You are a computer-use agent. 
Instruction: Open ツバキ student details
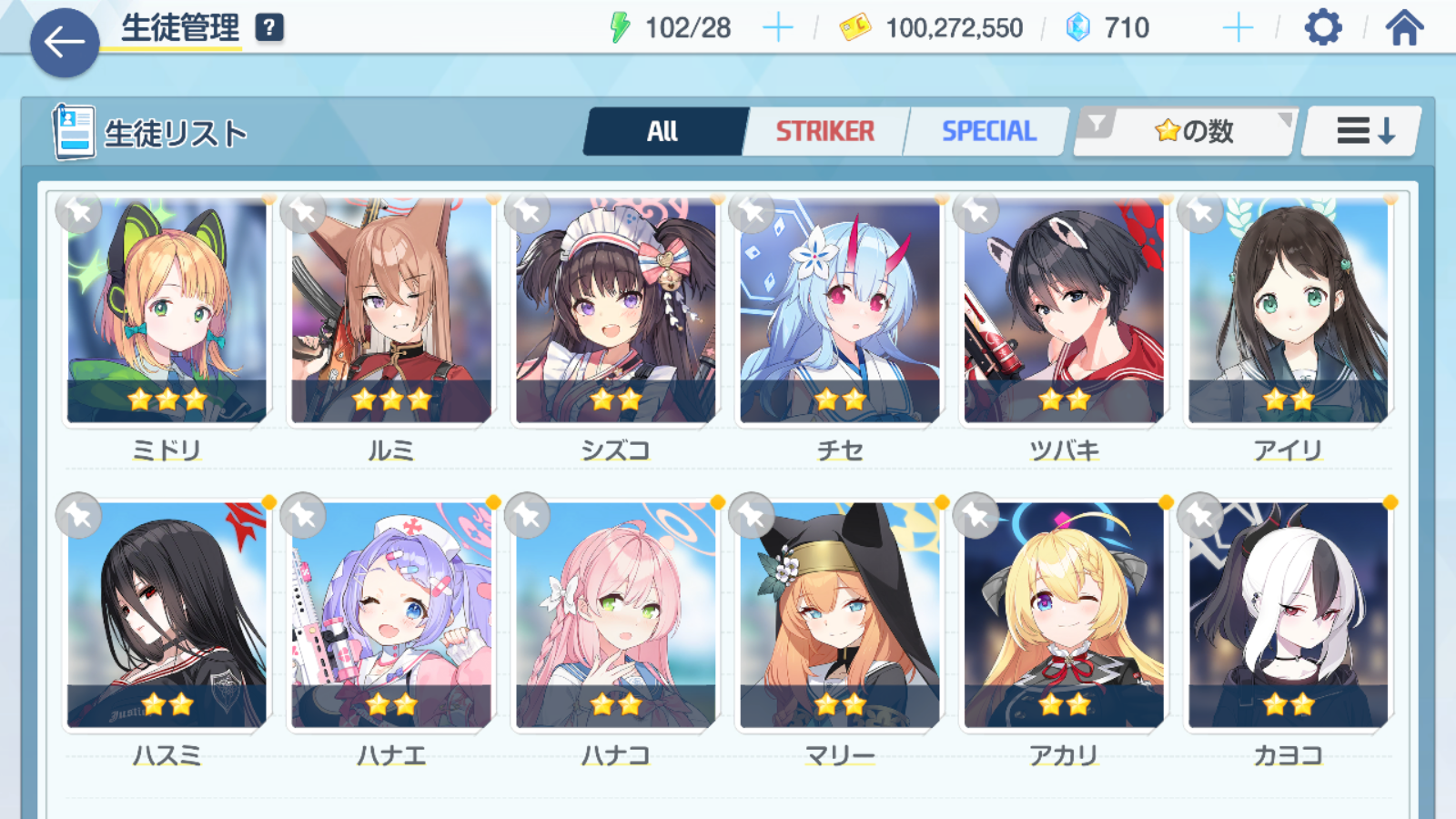pos(1064,311)
